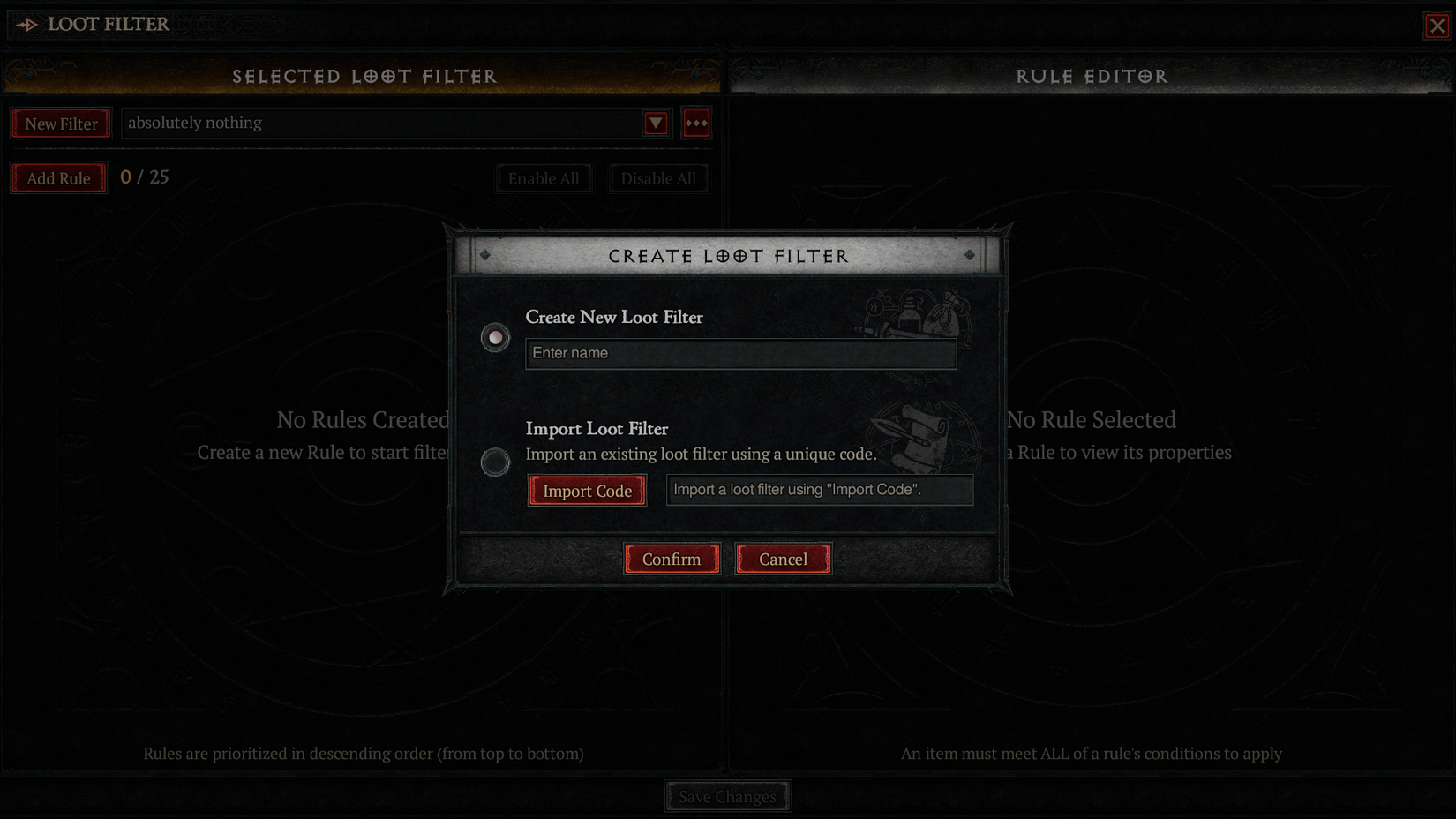Select the Import Loot Filter radio button
This screenshot has height=819, width=1456.
494,462
